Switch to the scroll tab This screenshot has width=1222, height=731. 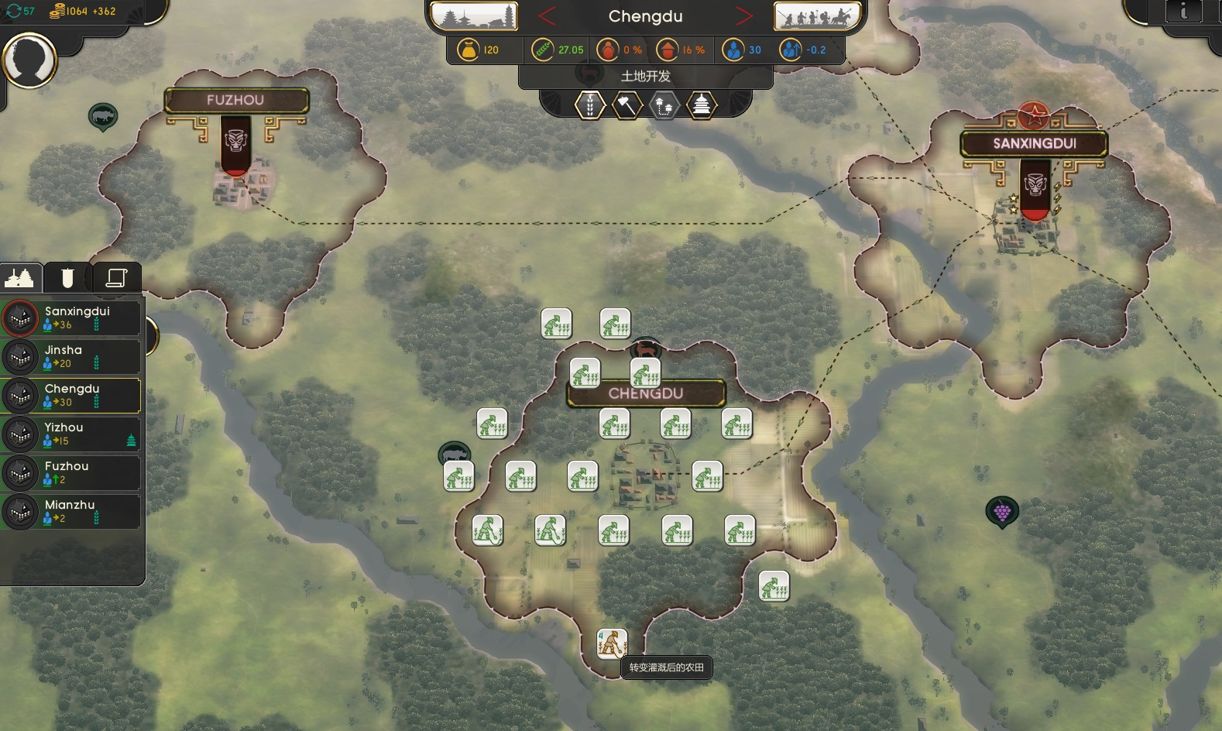coord(117,277)
